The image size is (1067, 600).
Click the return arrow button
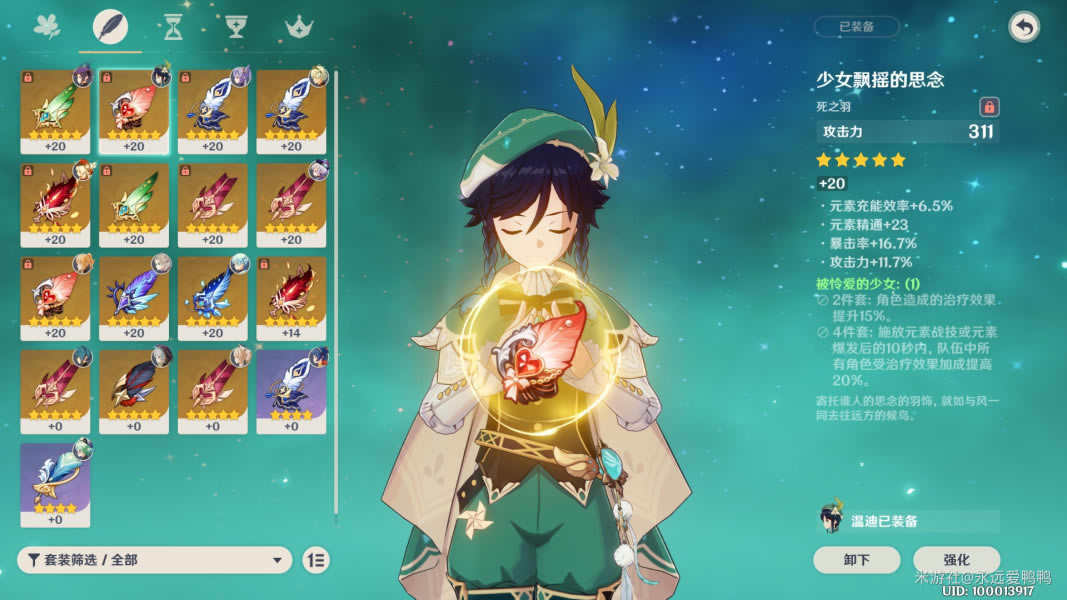pos(1023,27)
